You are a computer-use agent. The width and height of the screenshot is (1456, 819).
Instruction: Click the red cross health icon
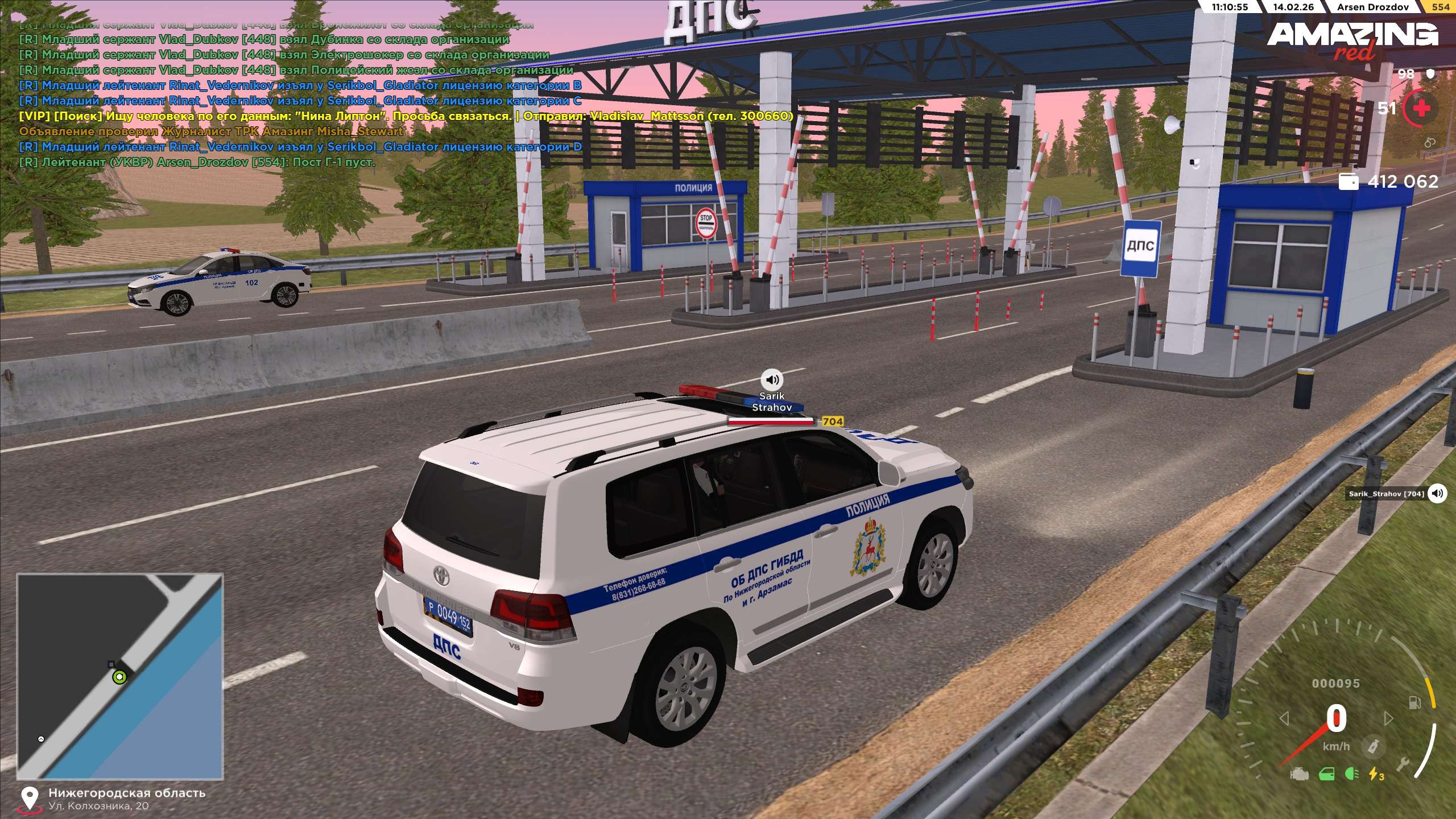1421,108
